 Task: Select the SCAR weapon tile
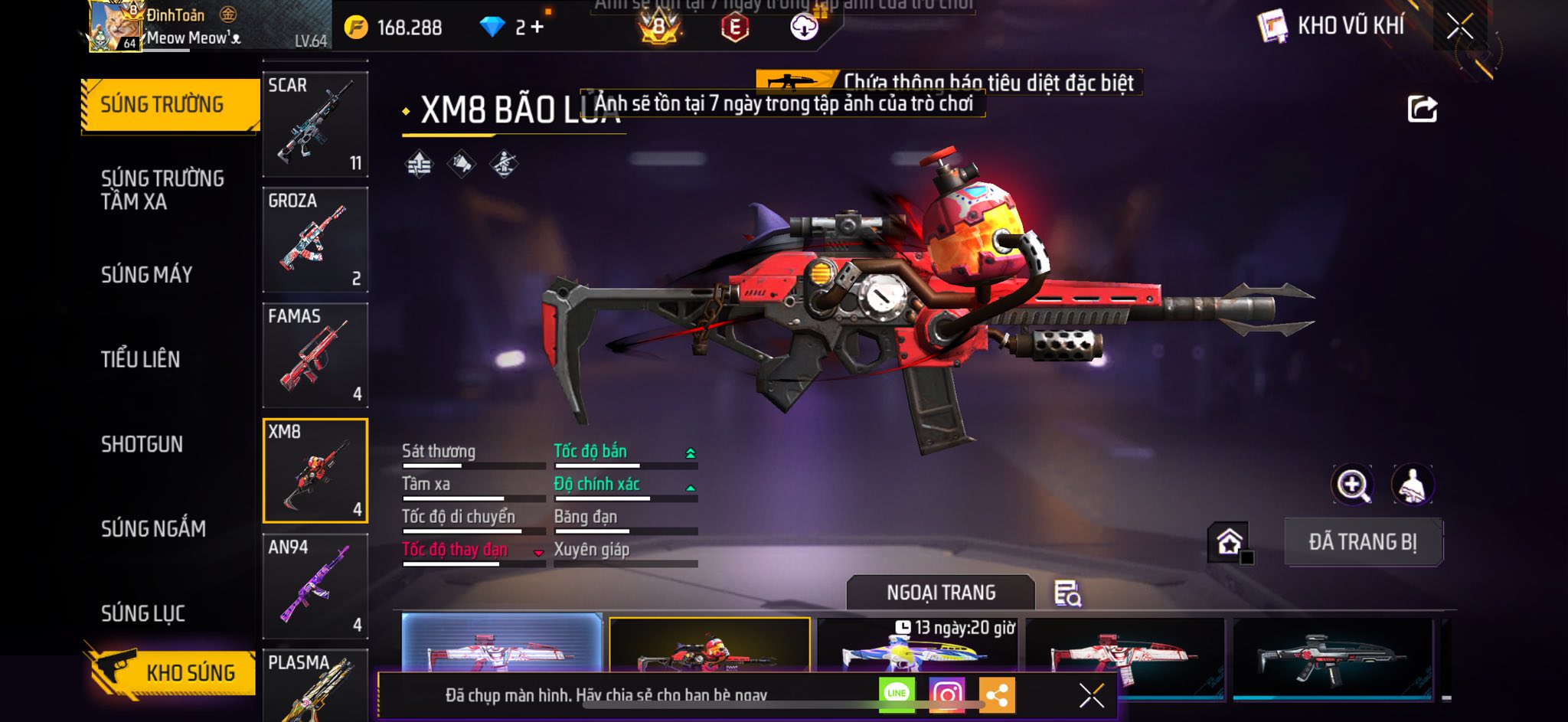315,124
